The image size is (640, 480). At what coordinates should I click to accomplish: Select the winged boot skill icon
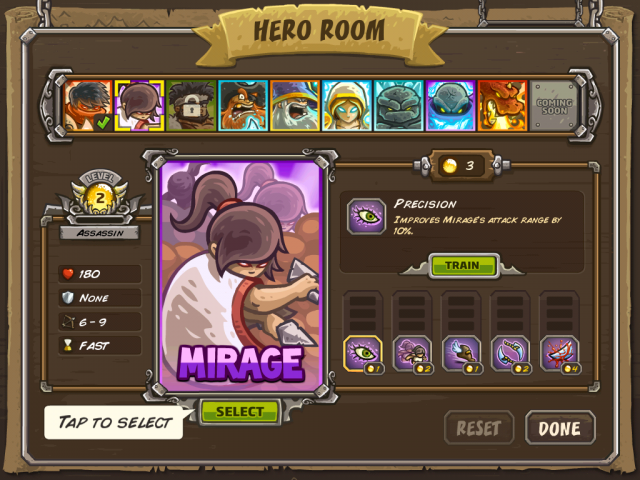pyautogui.click(x=461, y=353)
